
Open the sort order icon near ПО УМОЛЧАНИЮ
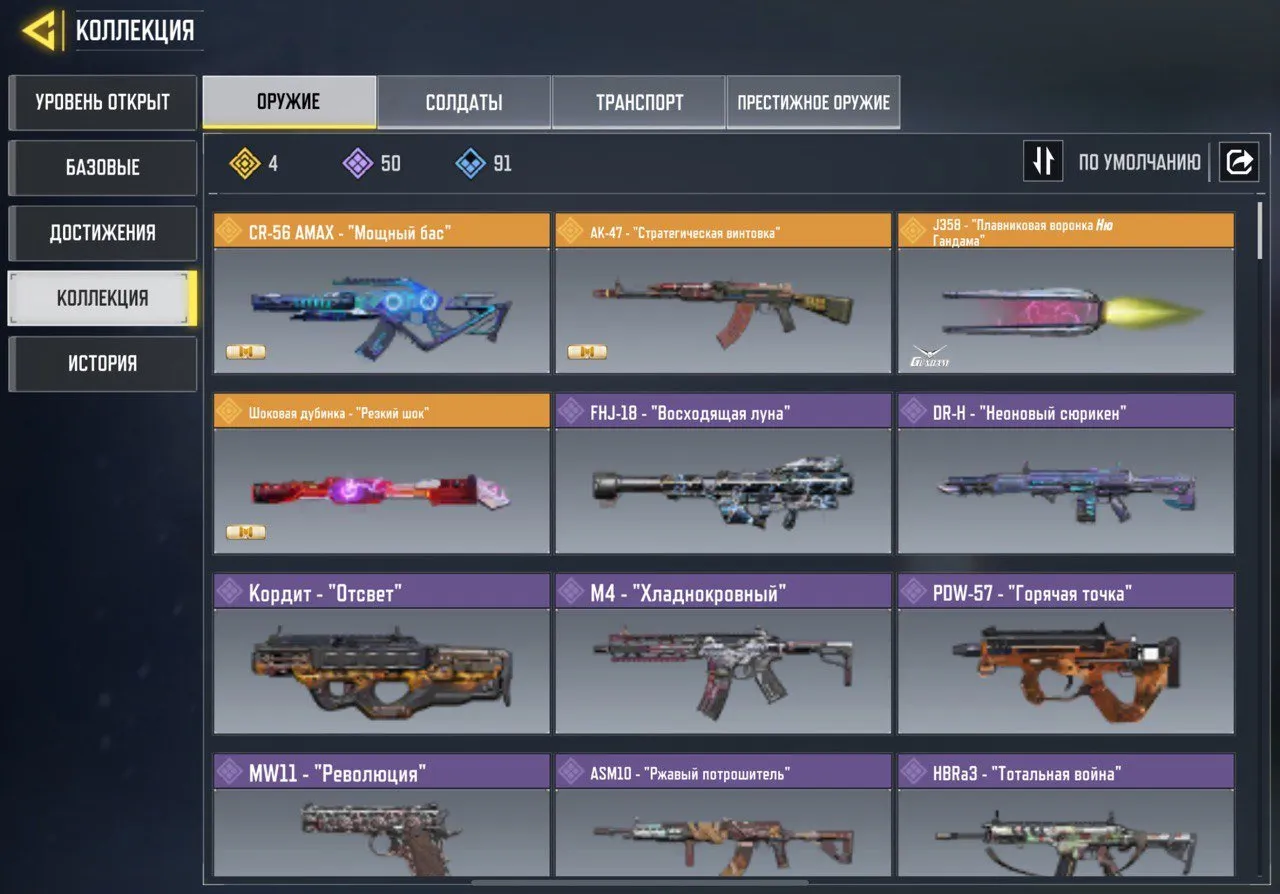point(1043,161)
